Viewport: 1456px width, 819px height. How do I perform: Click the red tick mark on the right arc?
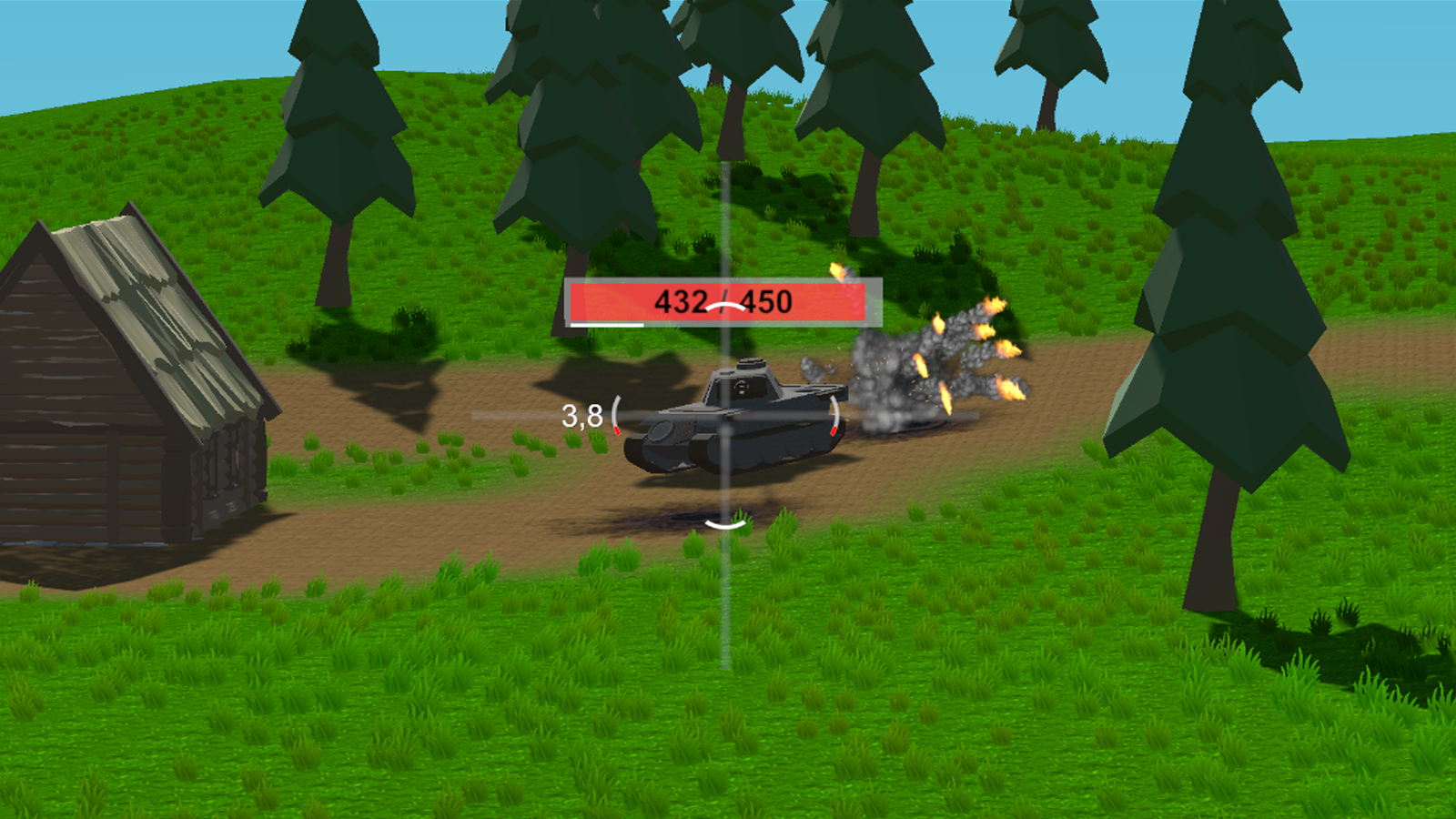click(834, 431)
